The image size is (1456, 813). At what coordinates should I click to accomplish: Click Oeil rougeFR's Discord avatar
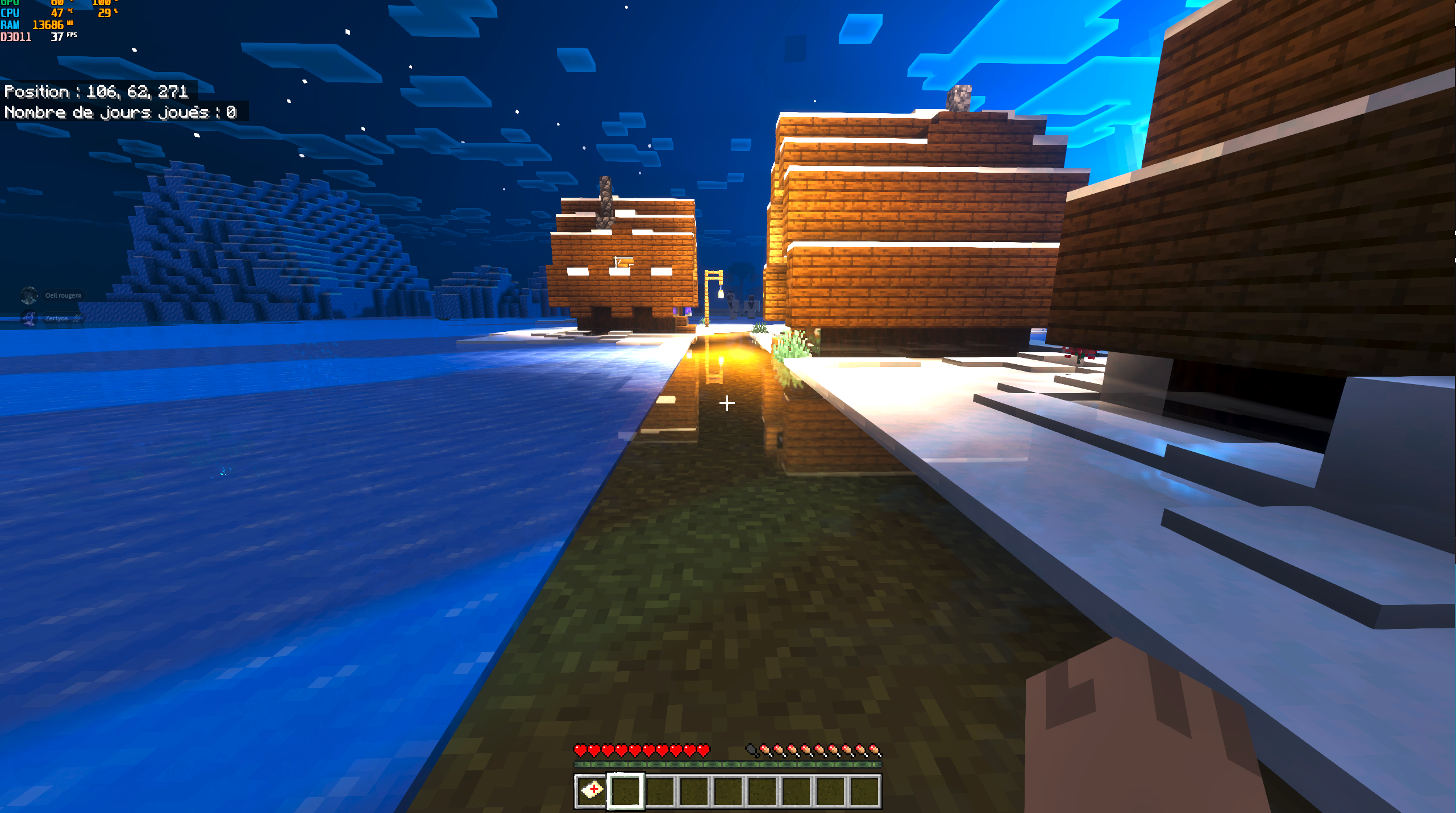point(29,295)
